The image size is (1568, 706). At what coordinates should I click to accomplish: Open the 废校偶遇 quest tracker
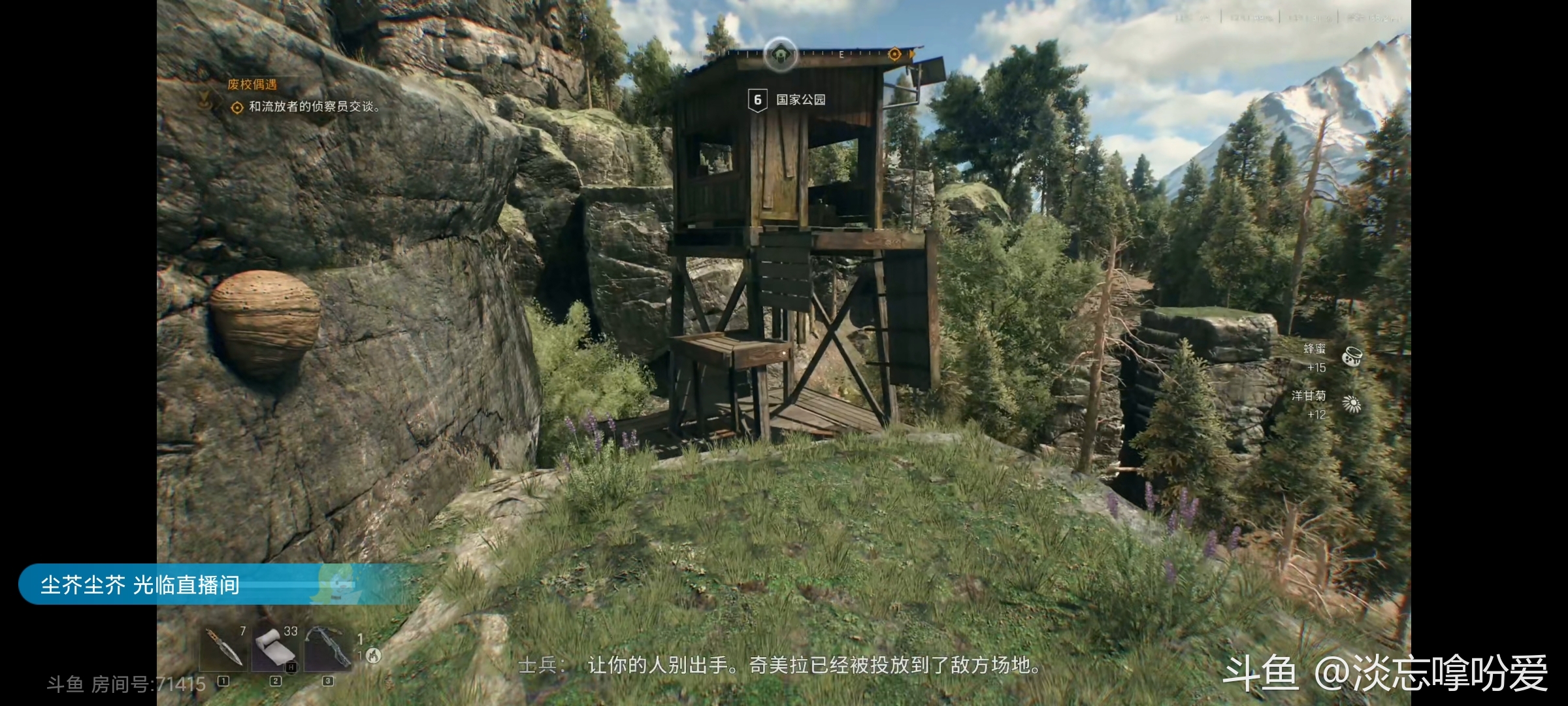[252, 84]
